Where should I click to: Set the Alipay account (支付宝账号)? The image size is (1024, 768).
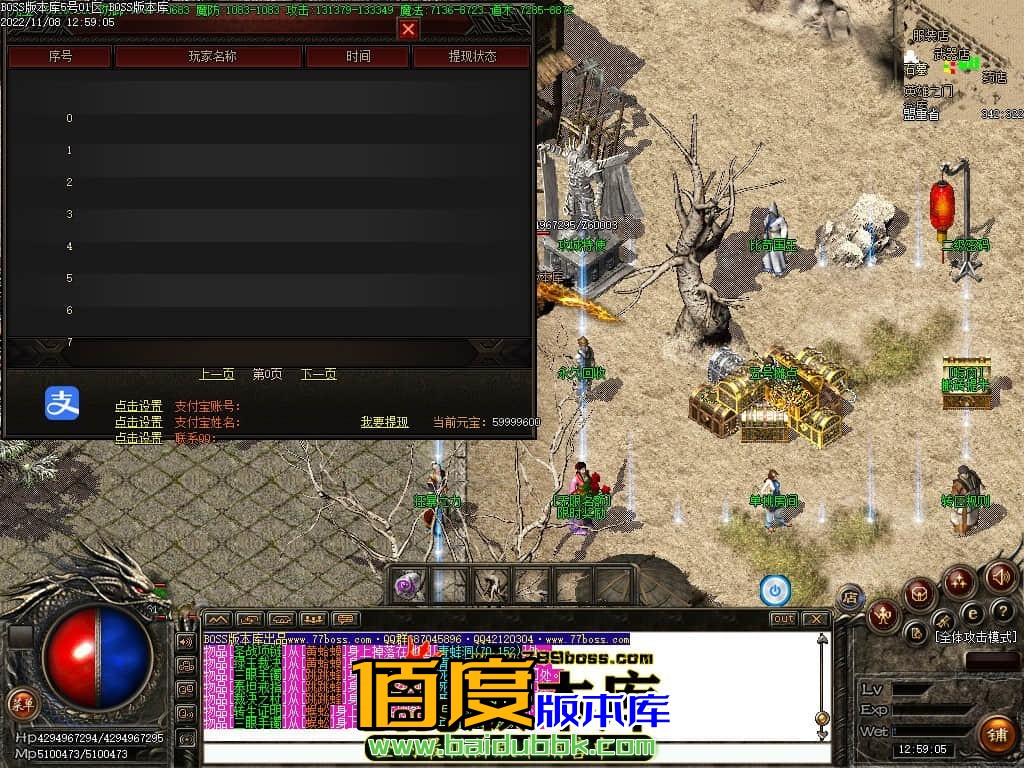pos(138,406)
